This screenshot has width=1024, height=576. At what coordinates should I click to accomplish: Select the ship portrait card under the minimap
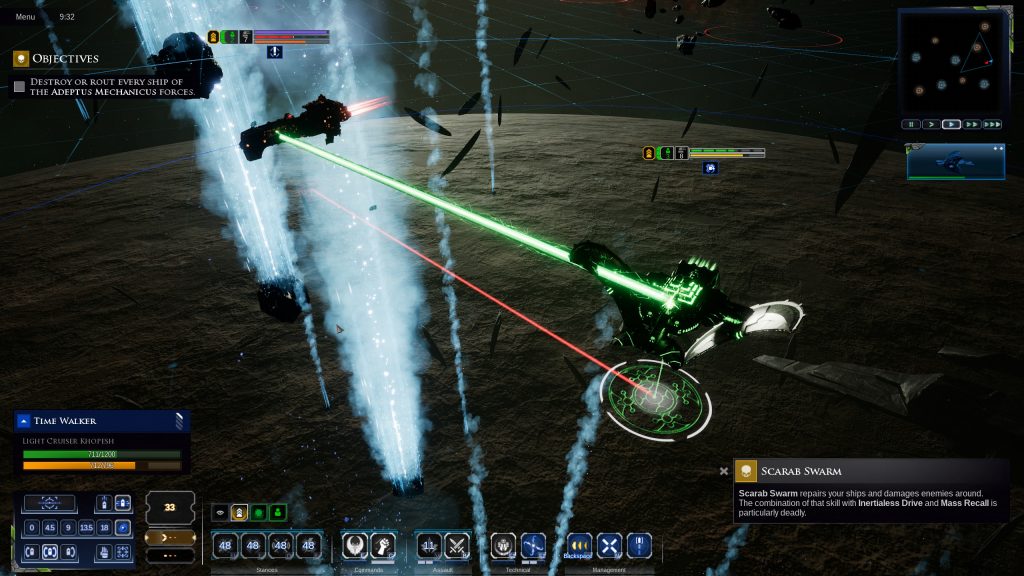pyautogui.click(x=955, y=161)
